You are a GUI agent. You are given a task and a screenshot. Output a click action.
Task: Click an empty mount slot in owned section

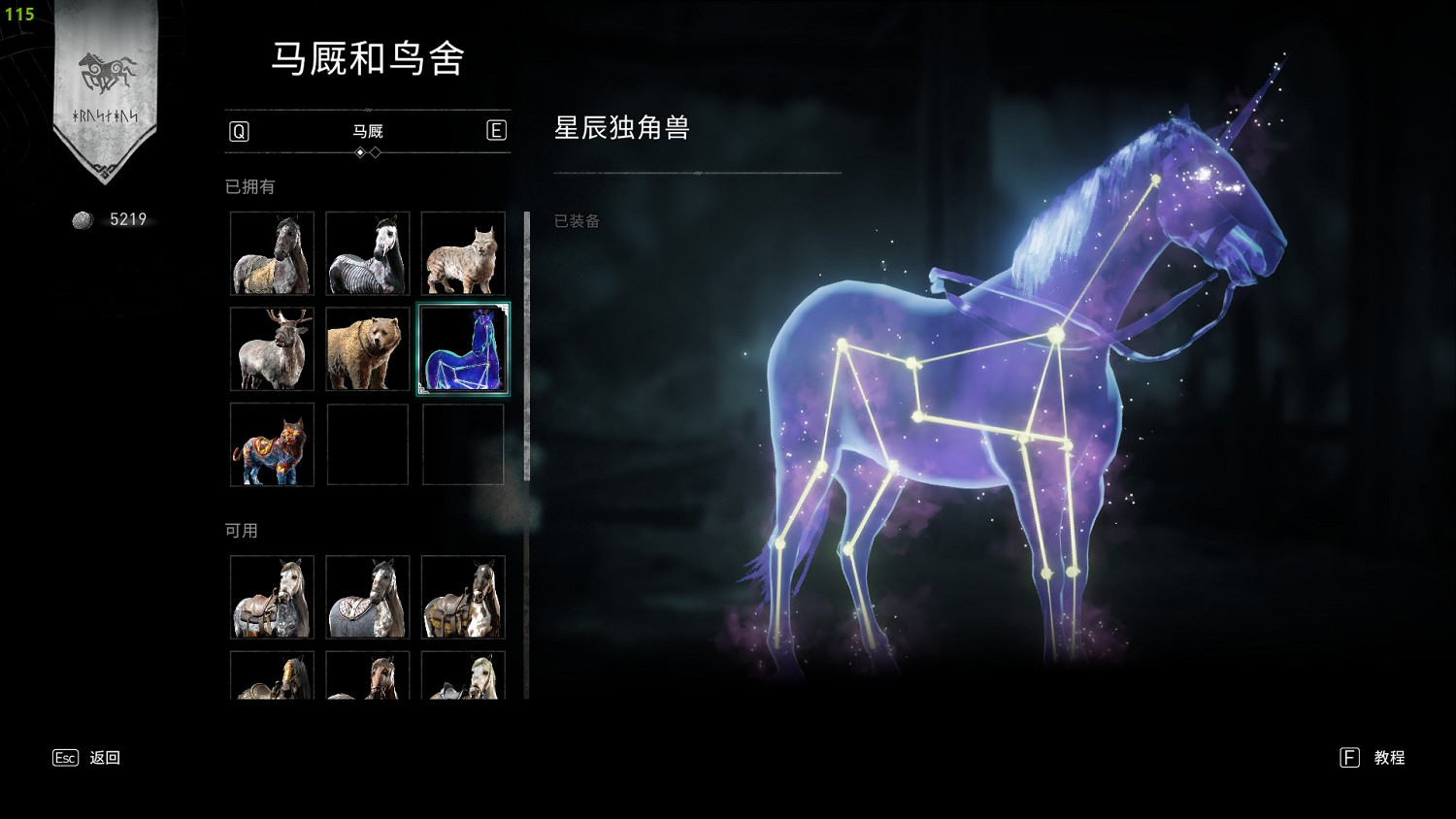tap(367, 445)
